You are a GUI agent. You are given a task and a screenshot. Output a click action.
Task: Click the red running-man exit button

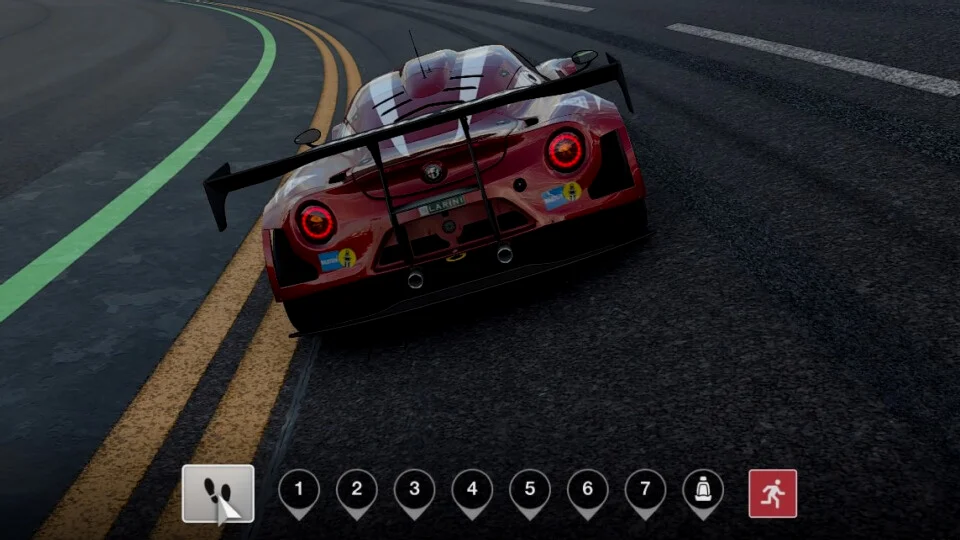(x=773, y=493)
